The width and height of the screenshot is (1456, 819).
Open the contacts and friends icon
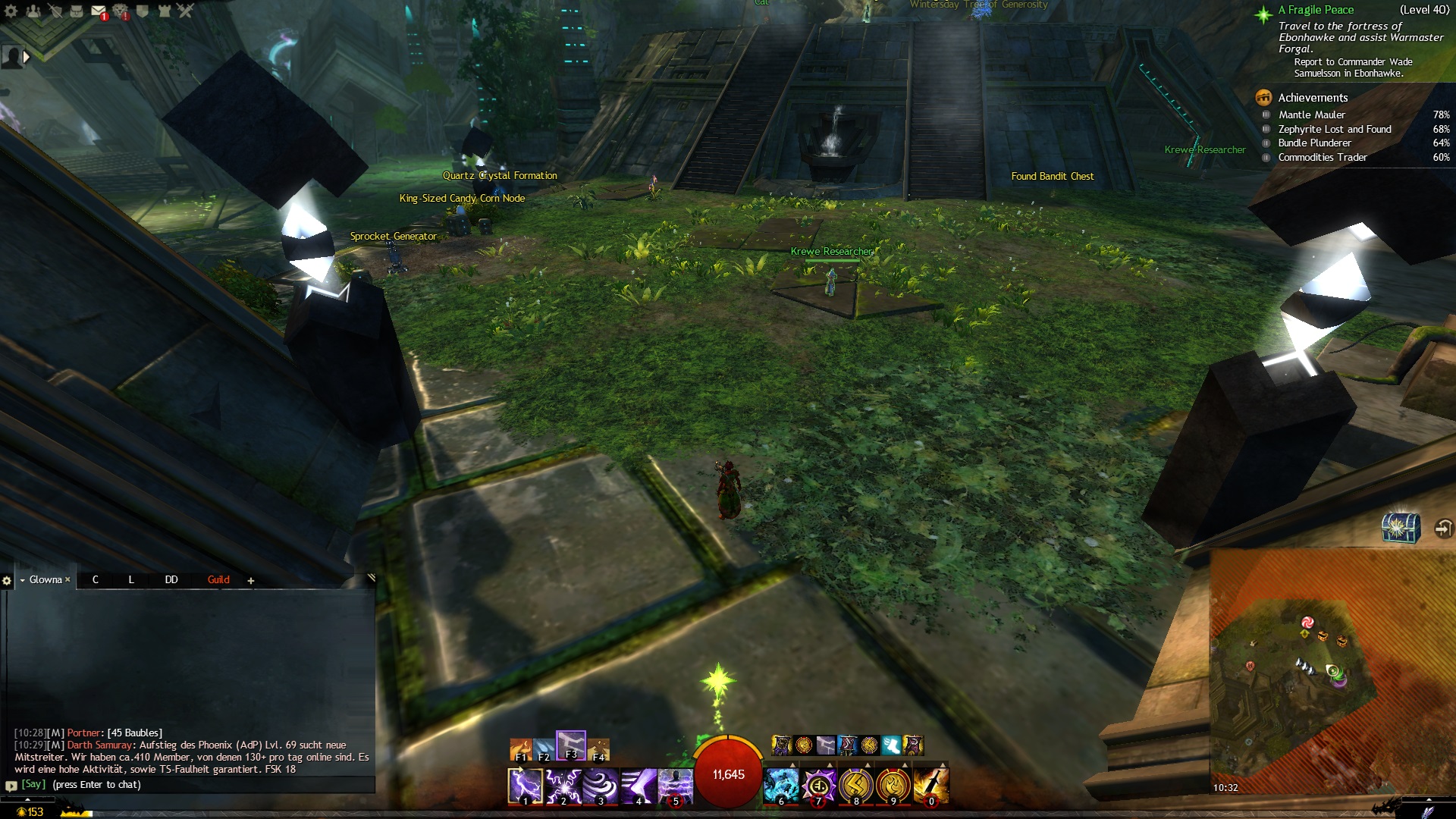33,11
